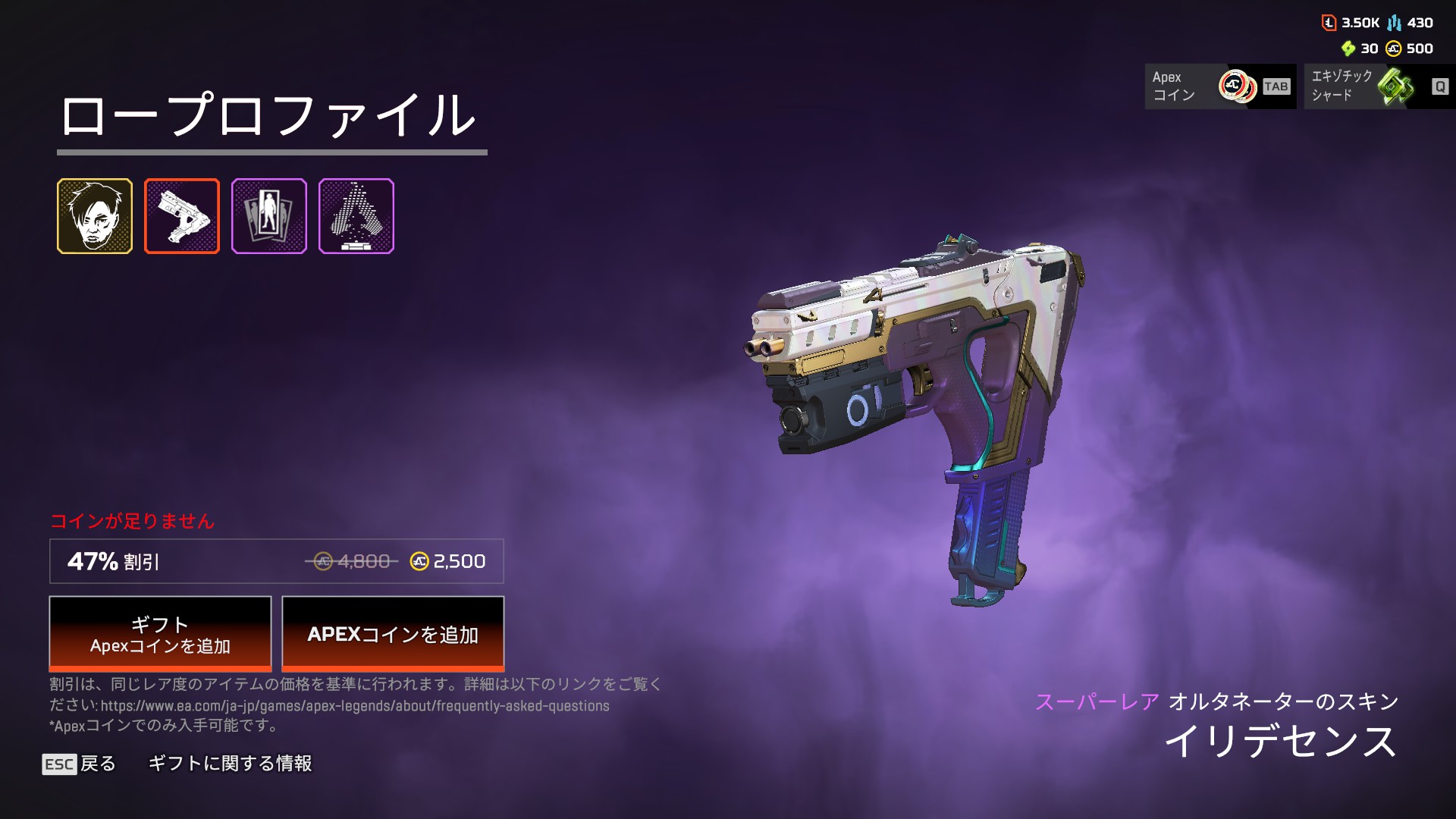Click the gift Apex coin add button
Image resolution: width=1456 pixels, height=819 pixels.
160,634
